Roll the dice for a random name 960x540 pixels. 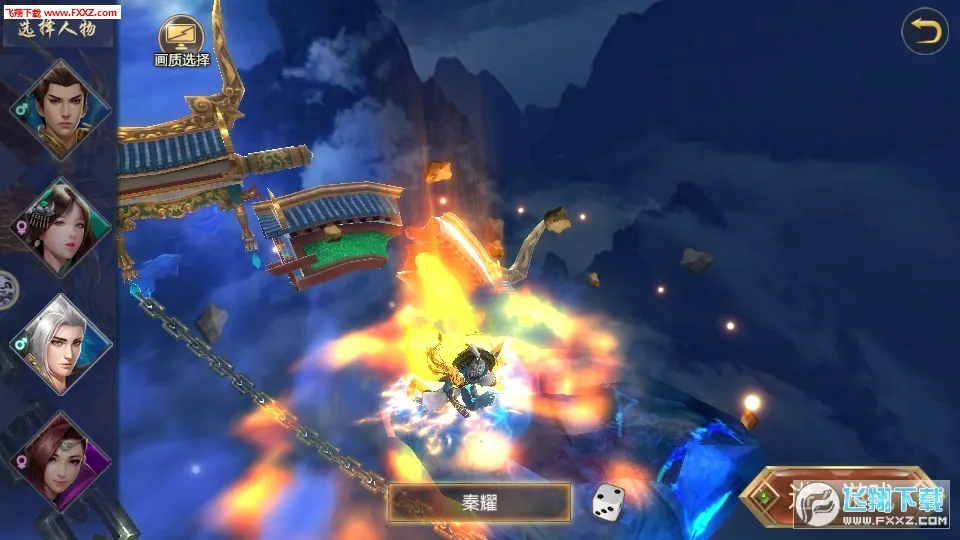pos(609,502)
